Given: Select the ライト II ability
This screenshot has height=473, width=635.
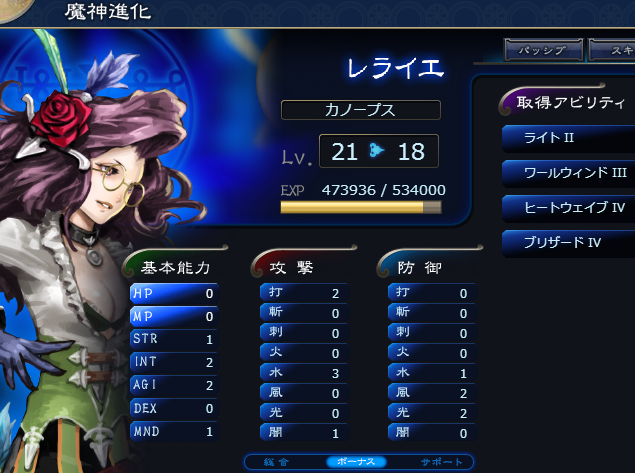Looking at the screenshot, I should (x=567, y=137).
